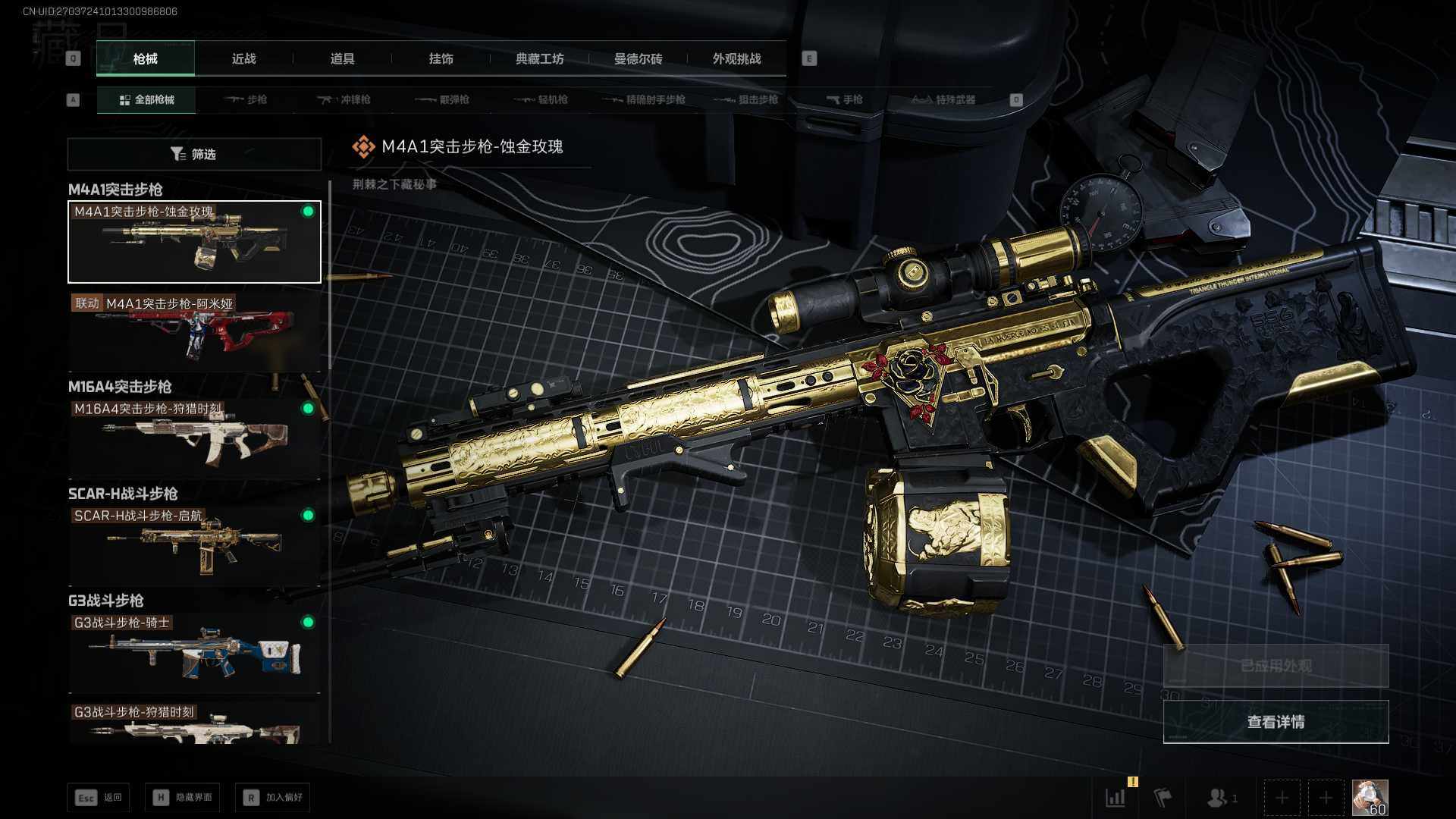Open the 筛选 filter button

pyautogui.click(x=194, y=154)
